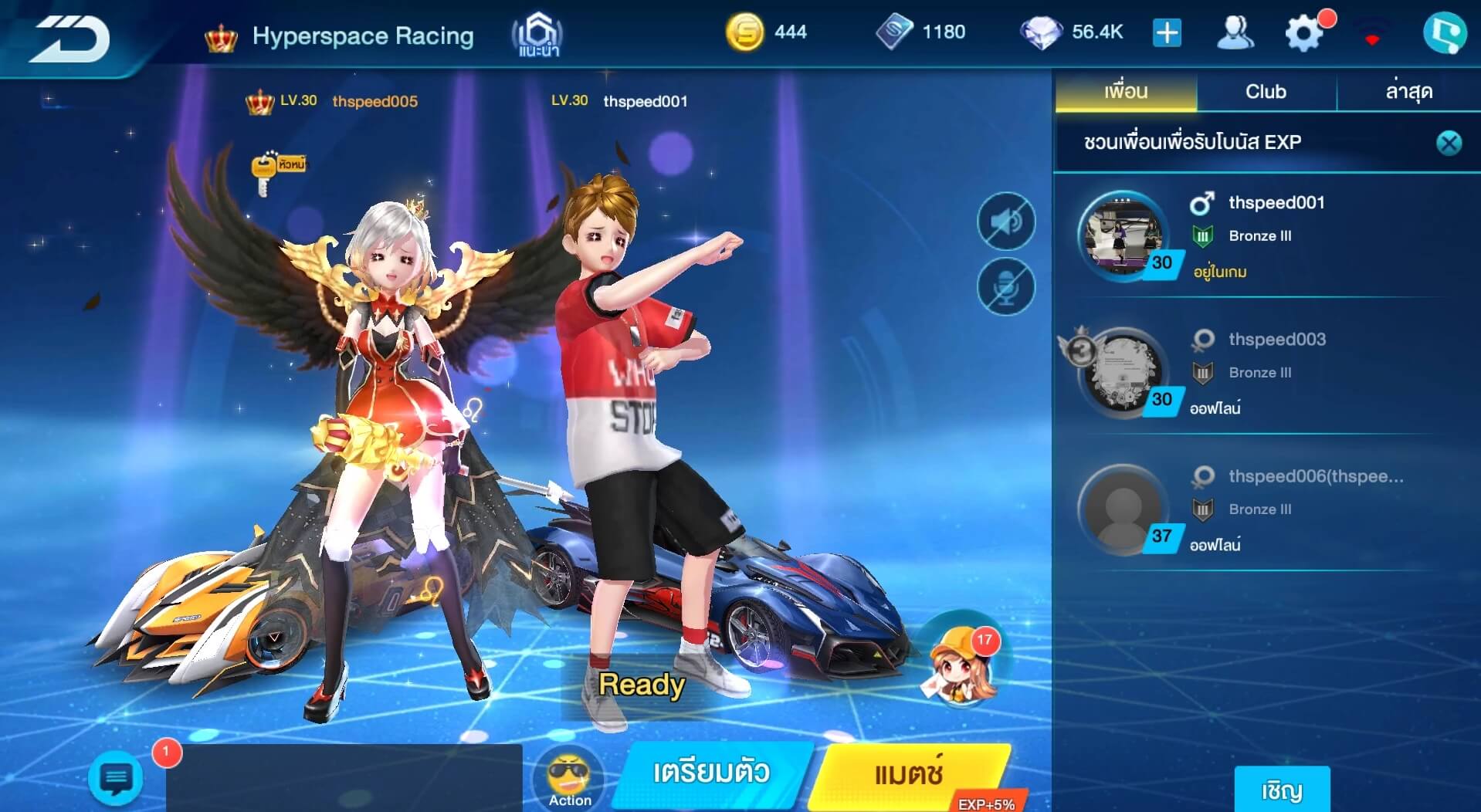This screenshot has height=812, width=1481.
Task: Click the เชิญ invite button
Action: coord(1282,790)
